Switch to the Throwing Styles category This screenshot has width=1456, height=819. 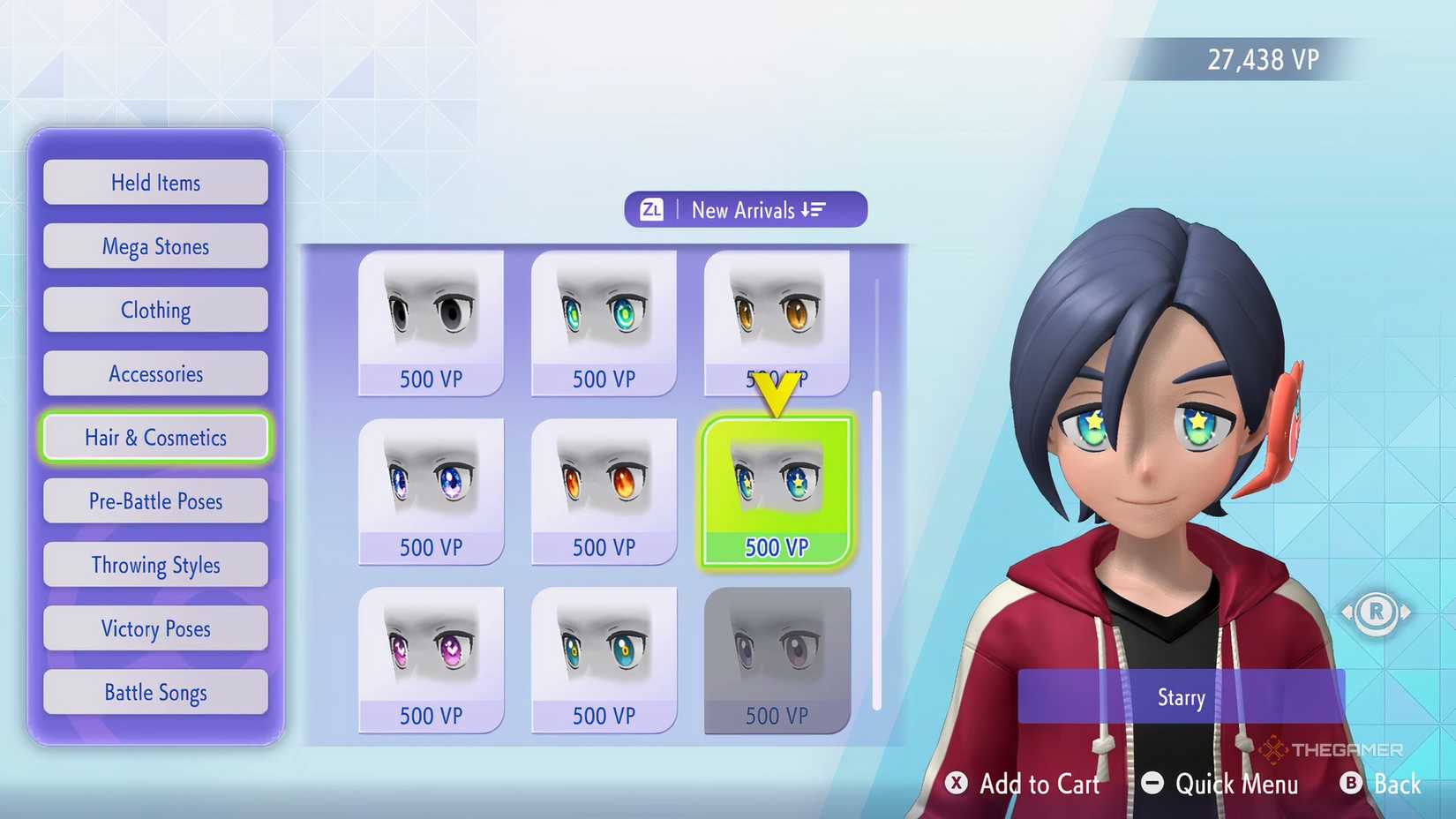[x=155, y=564]
